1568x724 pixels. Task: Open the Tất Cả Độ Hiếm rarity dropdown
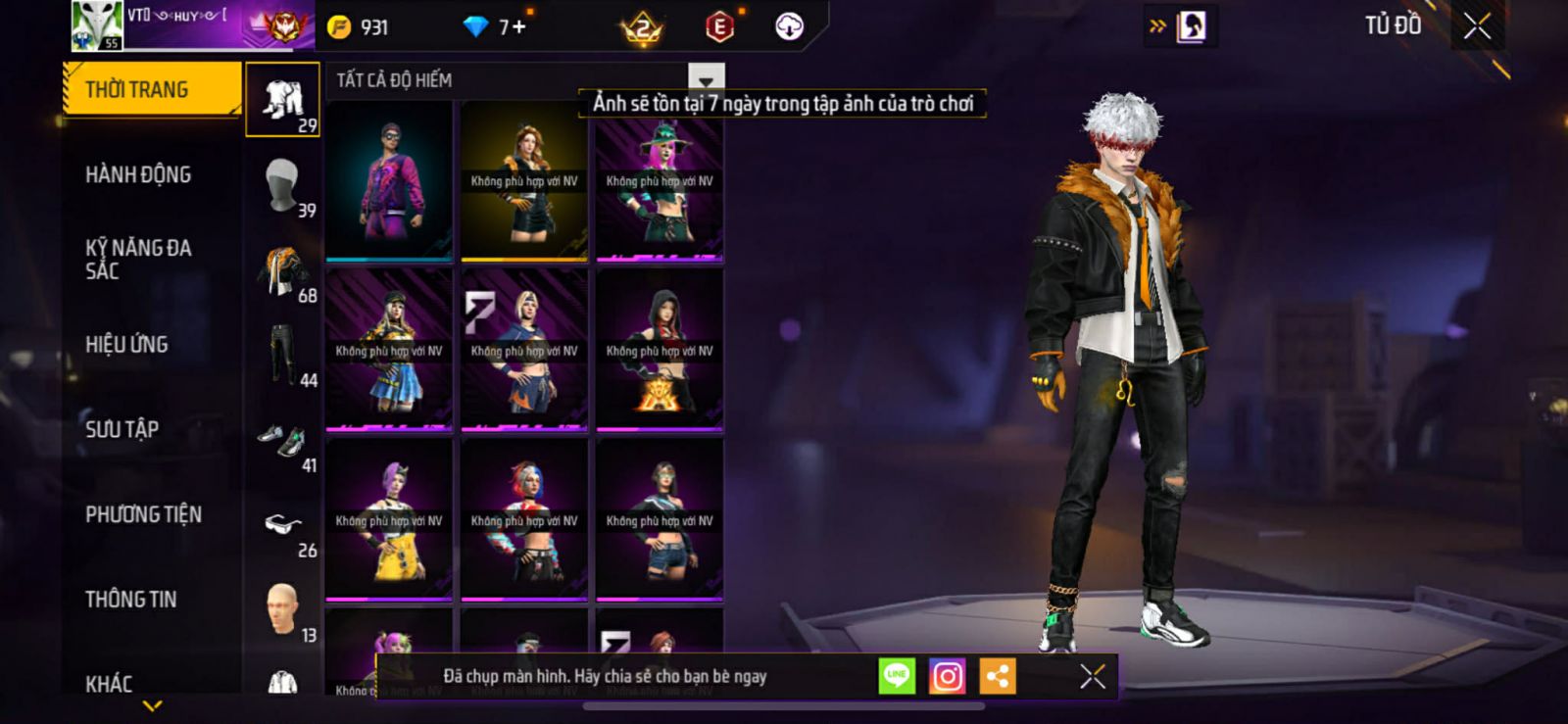[706, 79]
